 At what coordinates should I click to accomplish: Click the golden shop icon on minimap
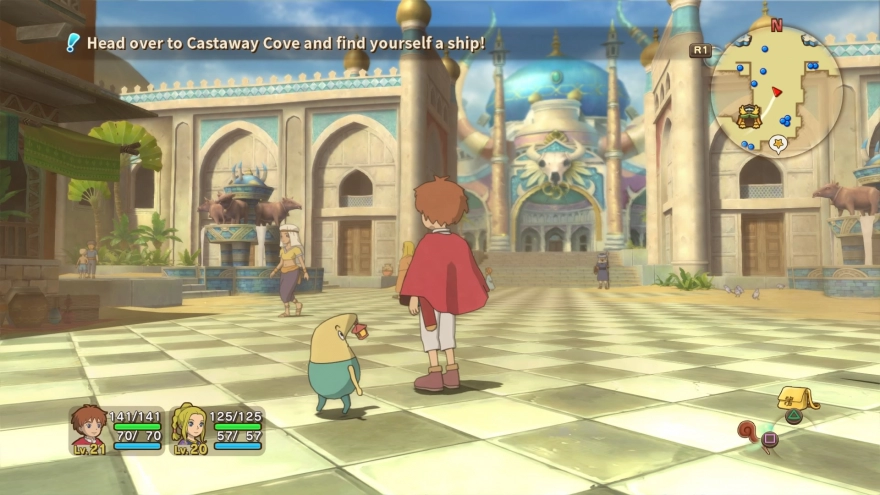pos(746,114)
